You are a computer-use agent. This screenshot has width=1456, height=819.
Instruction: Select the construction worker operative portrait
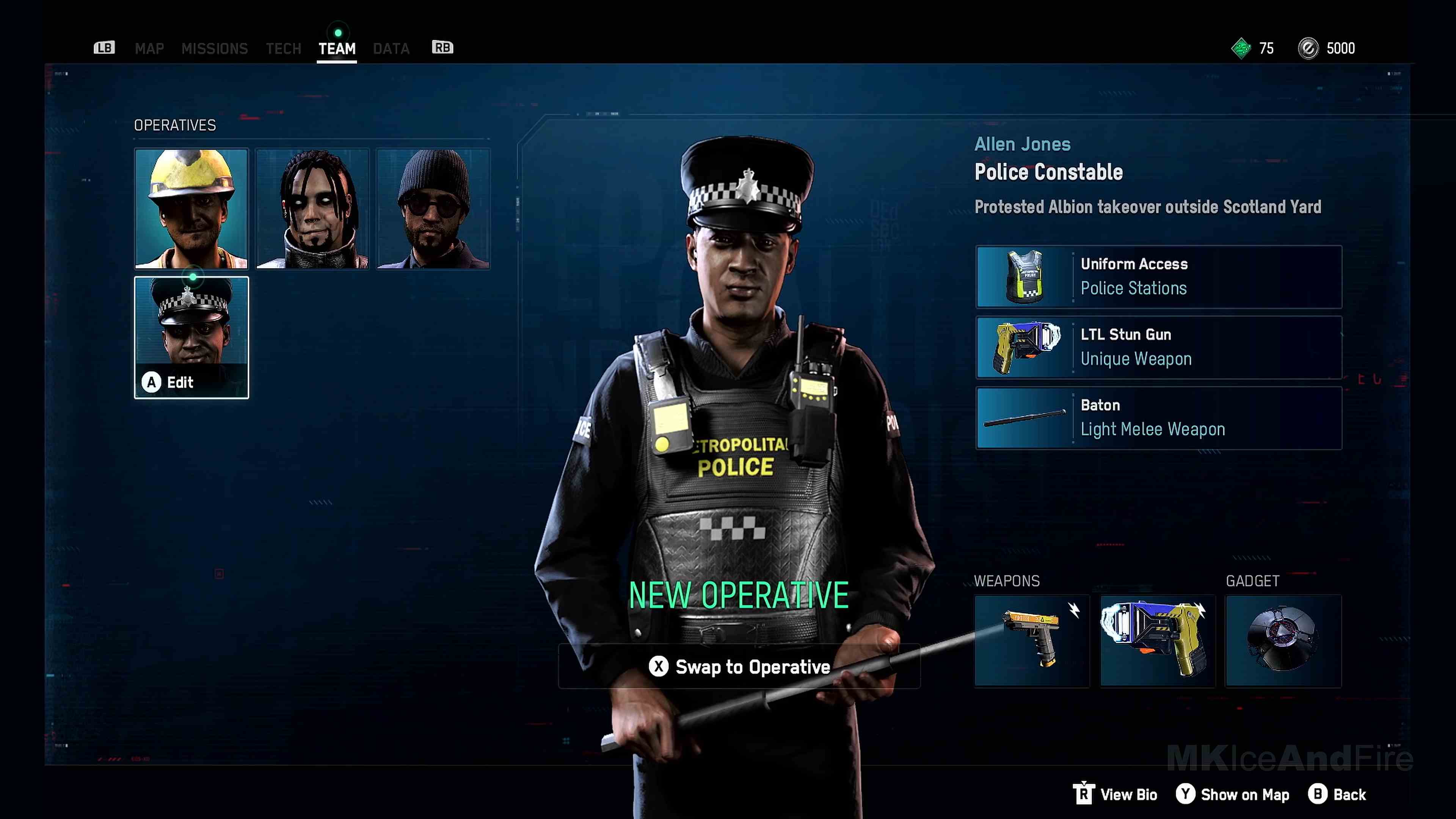pyautogui.click(x=191, y=209)
